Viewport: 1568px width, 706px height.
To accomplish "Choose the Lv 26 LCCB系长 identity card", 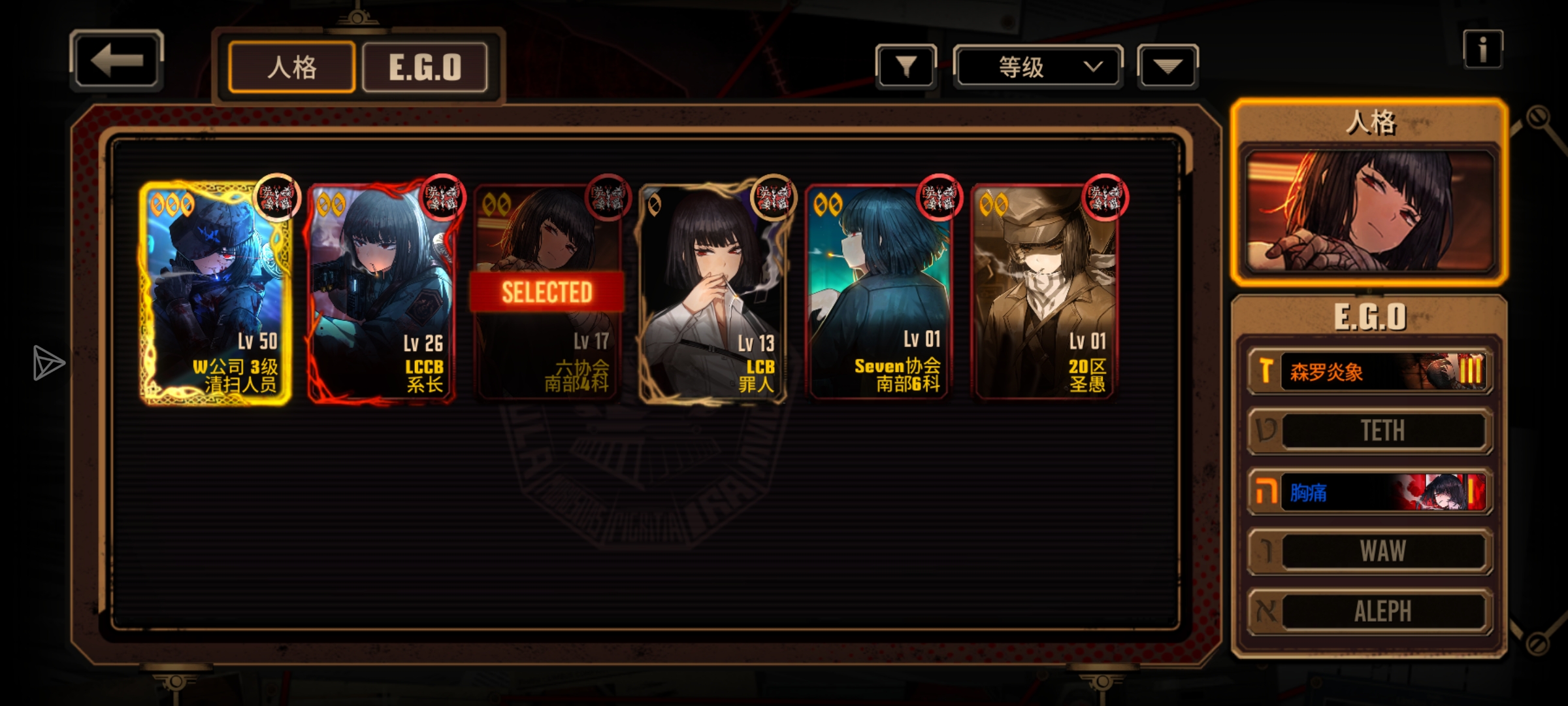I will 381,293.
